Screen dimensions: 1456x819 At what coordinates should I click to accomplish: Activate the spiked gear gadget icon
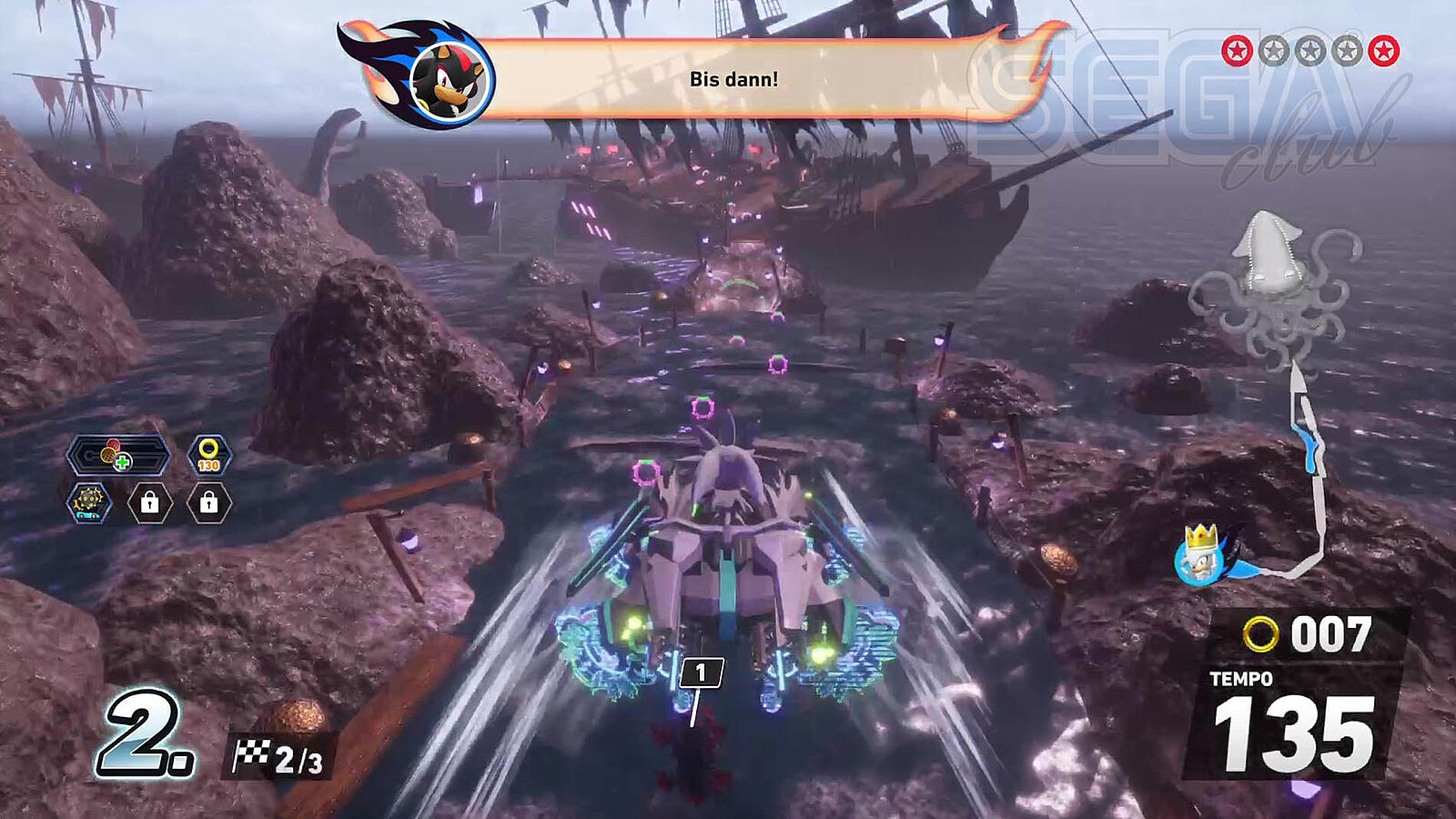click(89, 502)
